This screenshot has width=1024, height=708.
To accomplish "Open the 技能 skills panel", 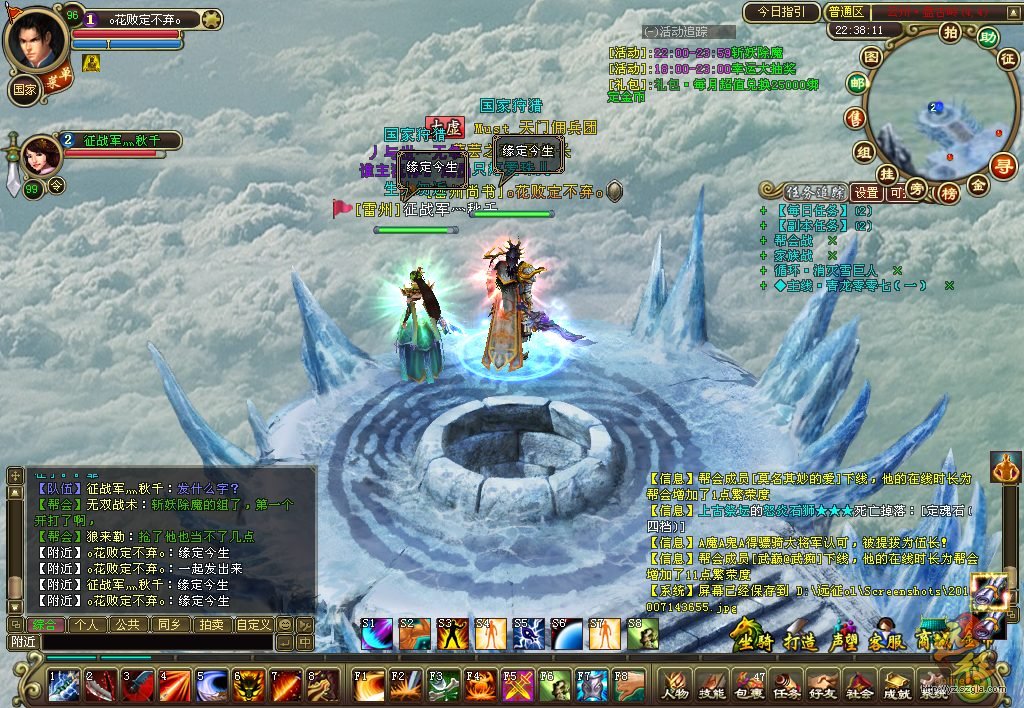I will [711, 686].
